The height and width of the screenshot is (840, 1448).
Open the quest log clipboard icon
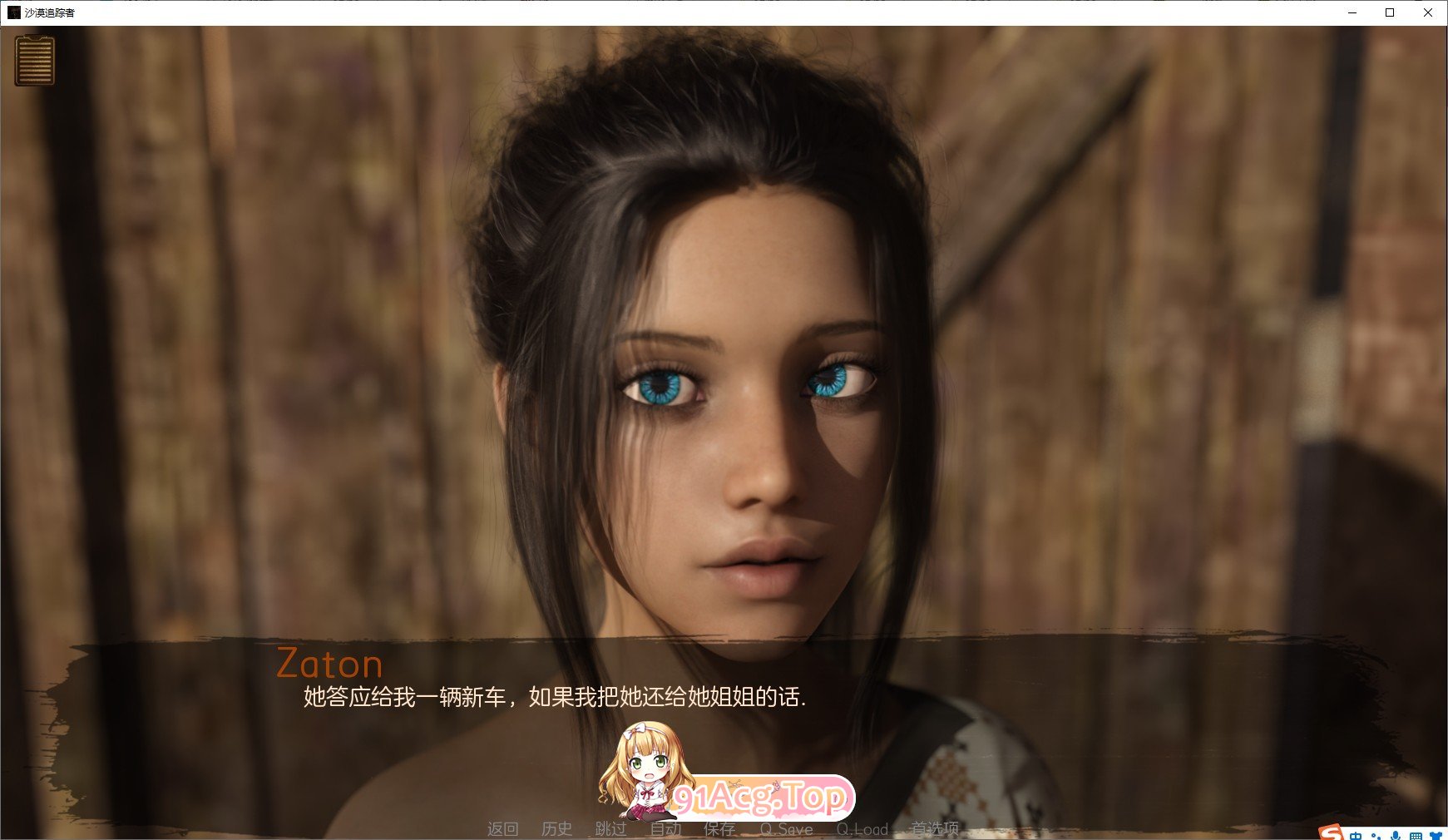(x=34, y=62)
